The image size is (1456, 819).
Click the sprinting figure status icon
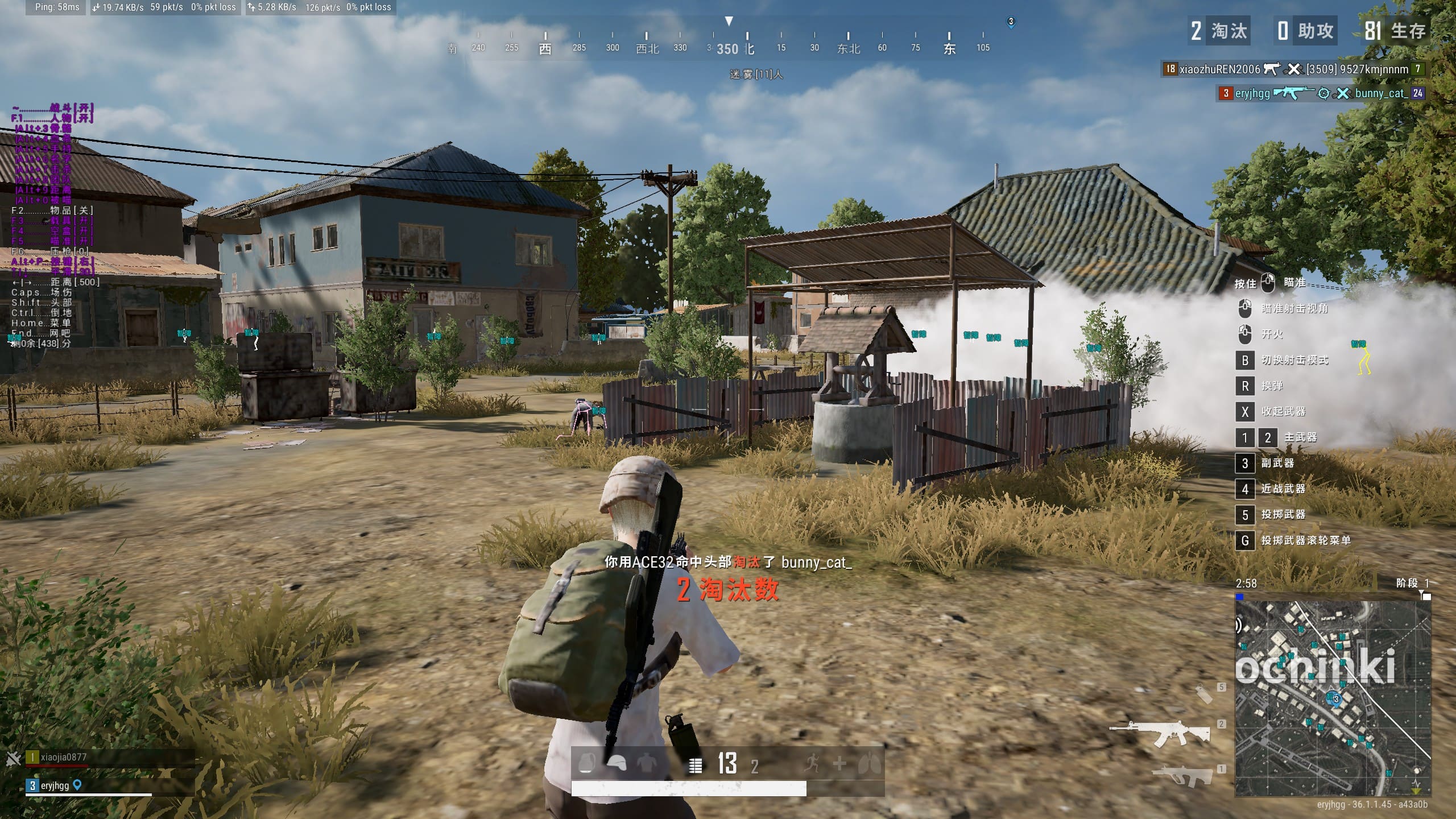coord(812,763)
